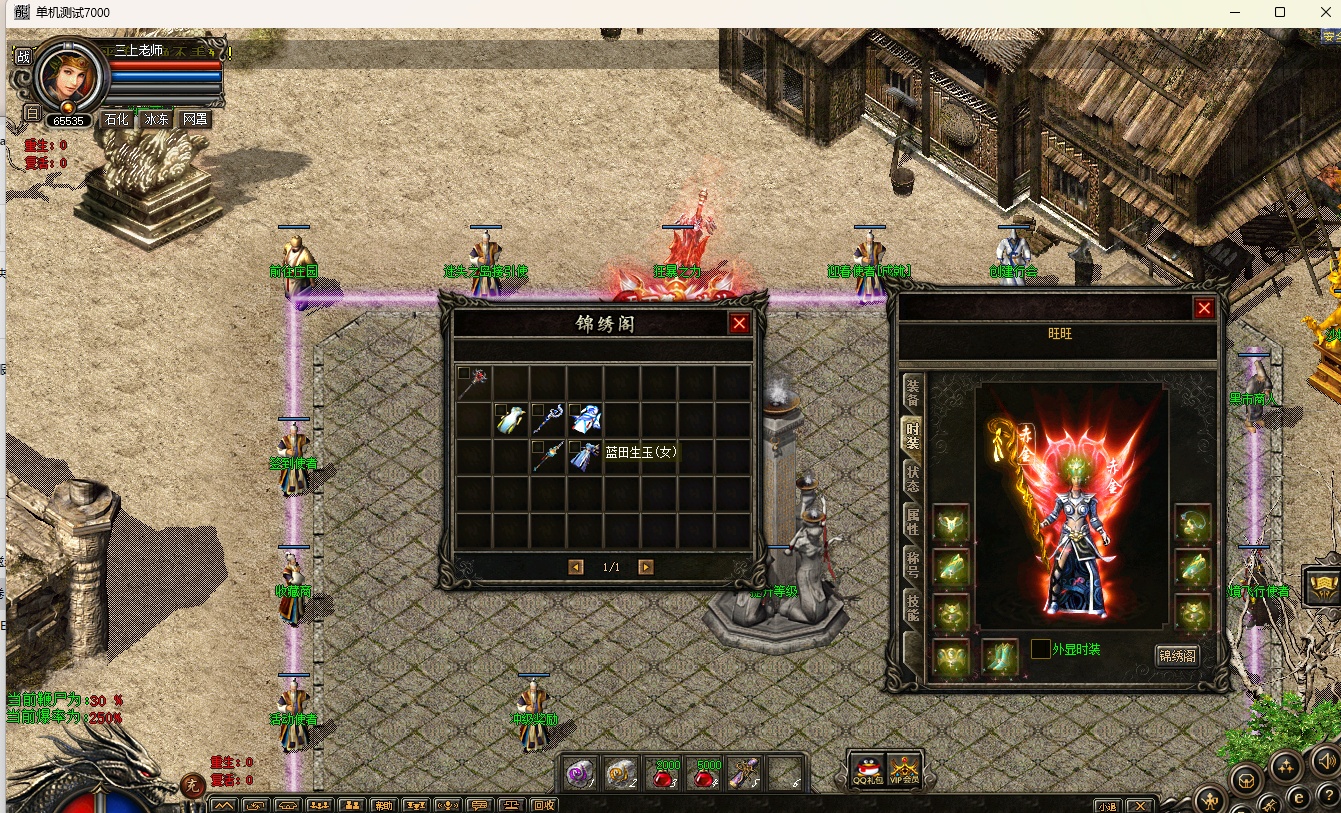This screenshot has width=1341, height=813.
Task: Use the 5000 red potion hotbar slot
Action: click(x=705, y=773)
